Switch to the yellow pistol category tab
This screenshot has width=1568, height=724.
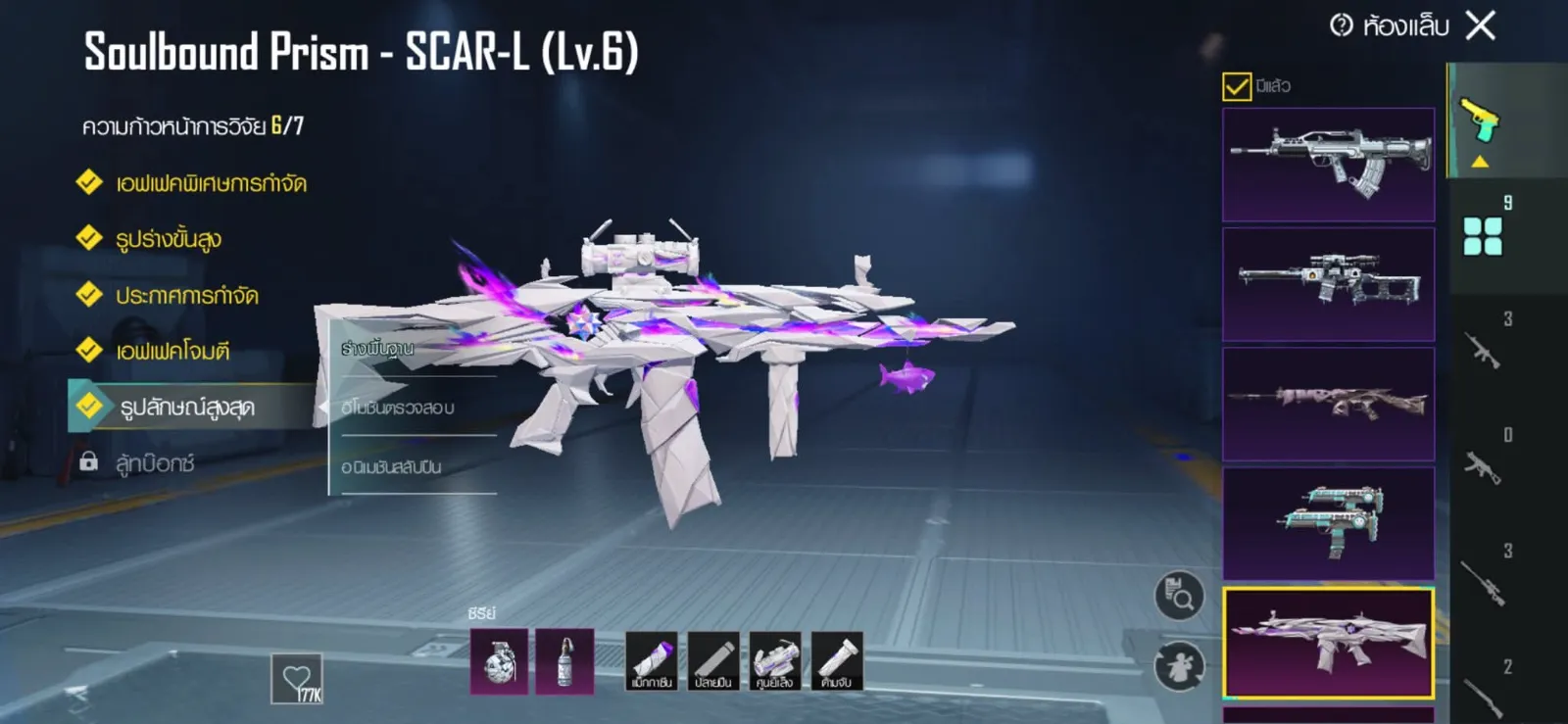tap(1480, 122)
